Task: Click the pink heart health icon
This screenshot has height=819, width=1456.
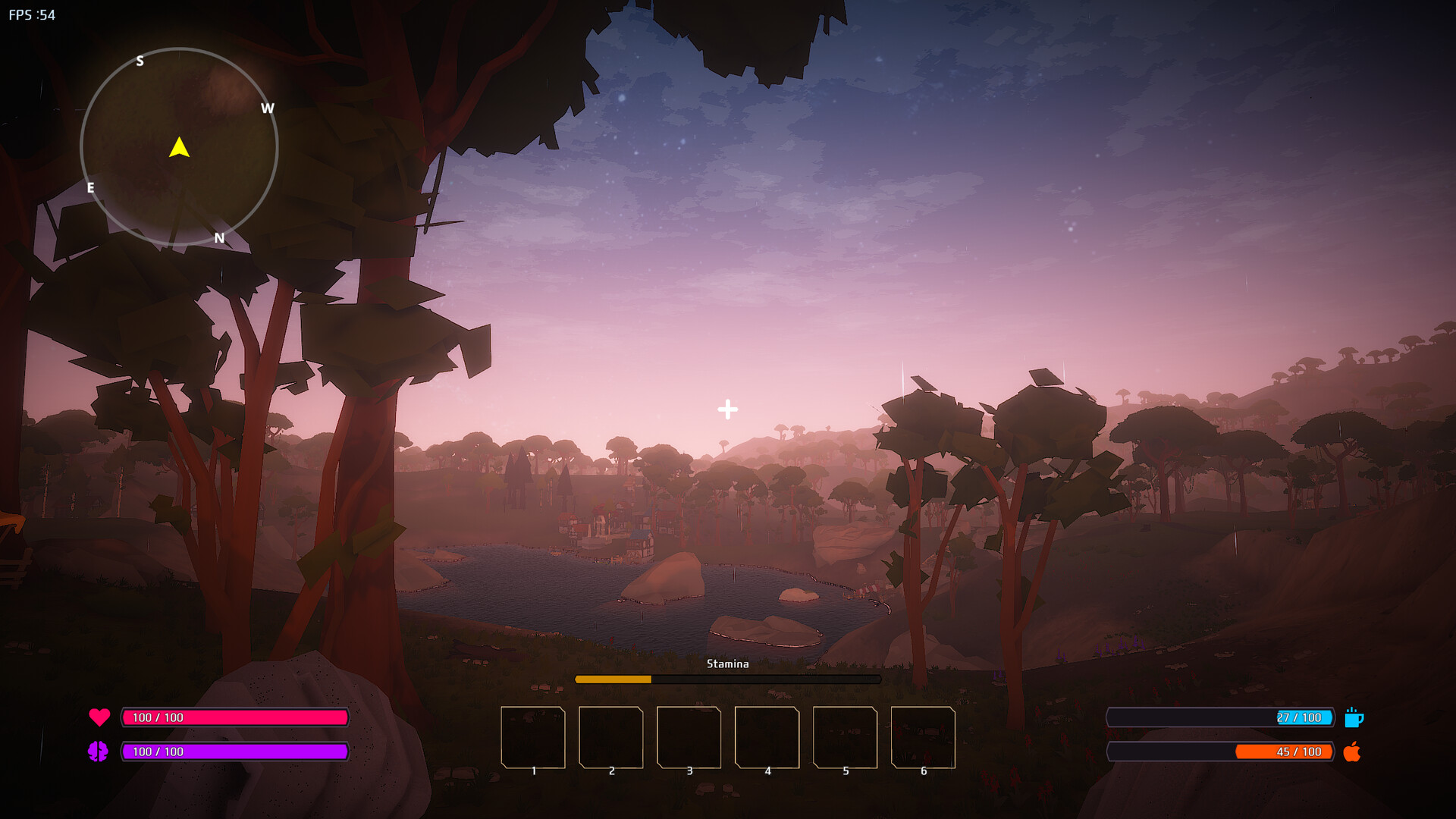Action: click(x=99, y=717)
